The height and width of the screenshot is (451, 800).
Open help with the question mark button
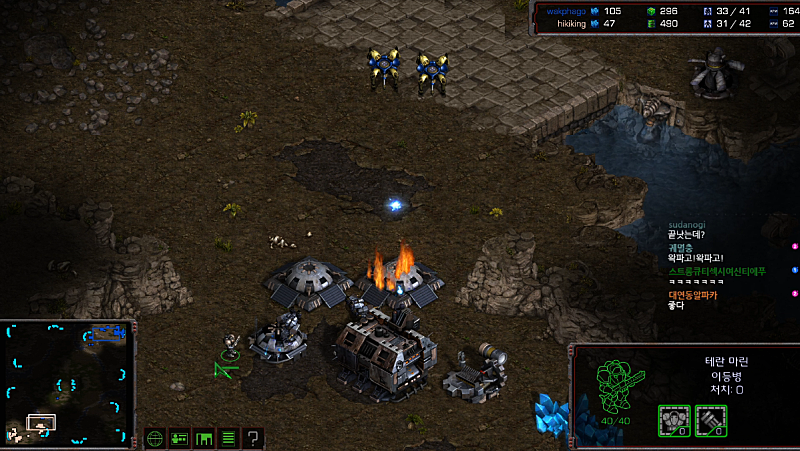click(x=253, y=438)
